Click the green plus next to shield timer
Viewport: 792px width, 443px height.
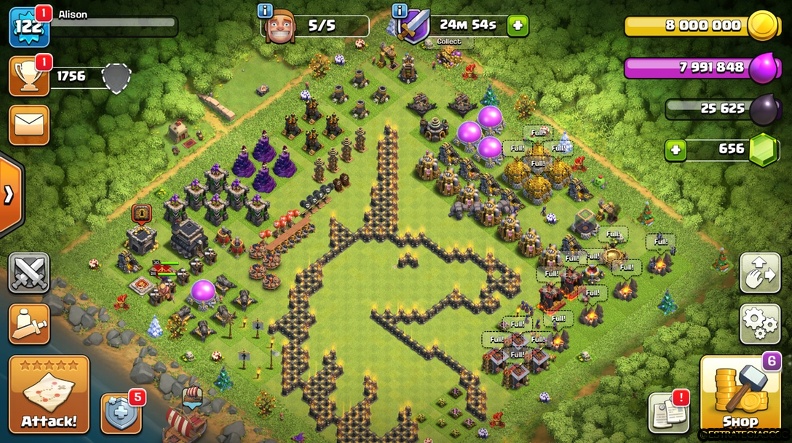click(x=517, y=25)
